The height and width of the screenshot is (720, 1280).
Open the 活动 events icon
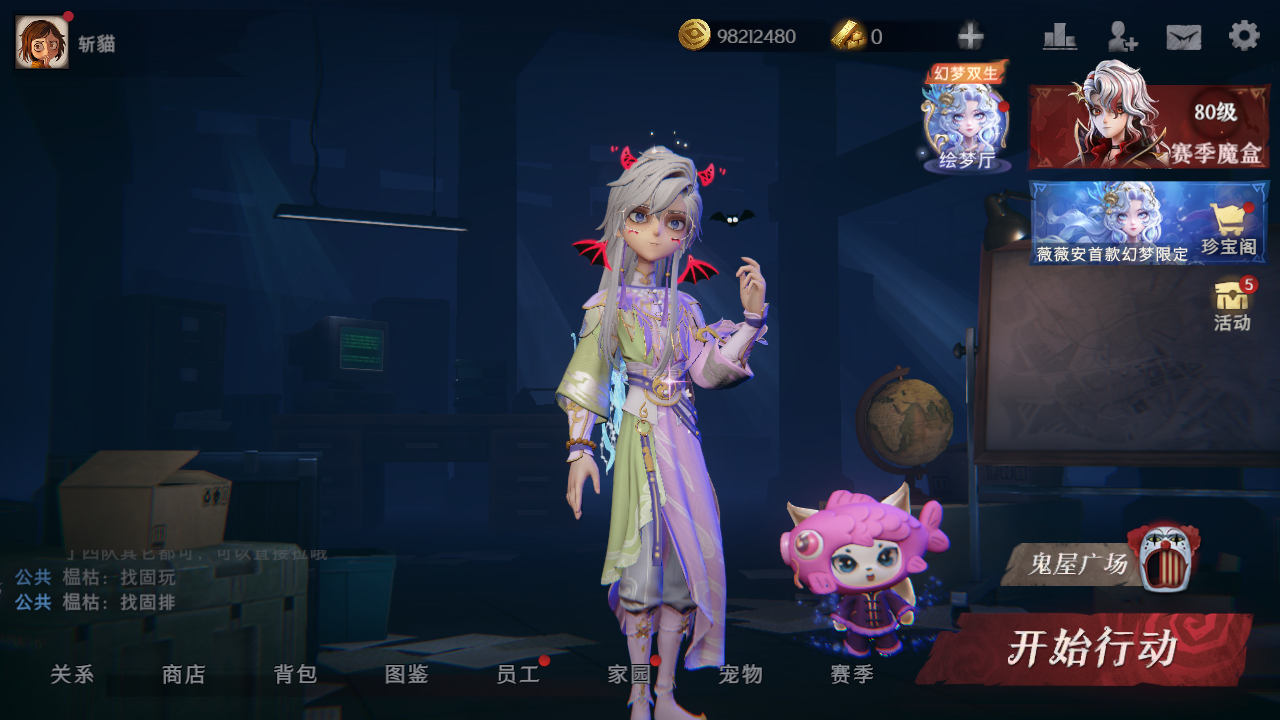pos(1232,305)
